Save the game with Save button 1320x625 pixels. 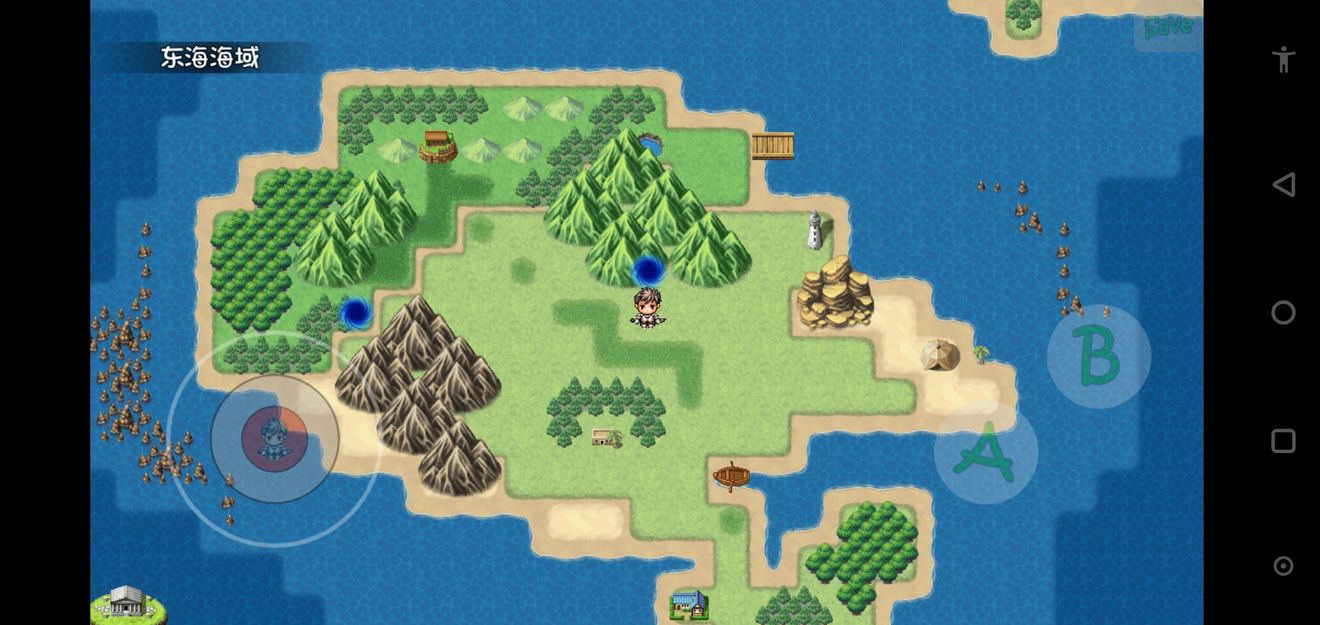1167,27
